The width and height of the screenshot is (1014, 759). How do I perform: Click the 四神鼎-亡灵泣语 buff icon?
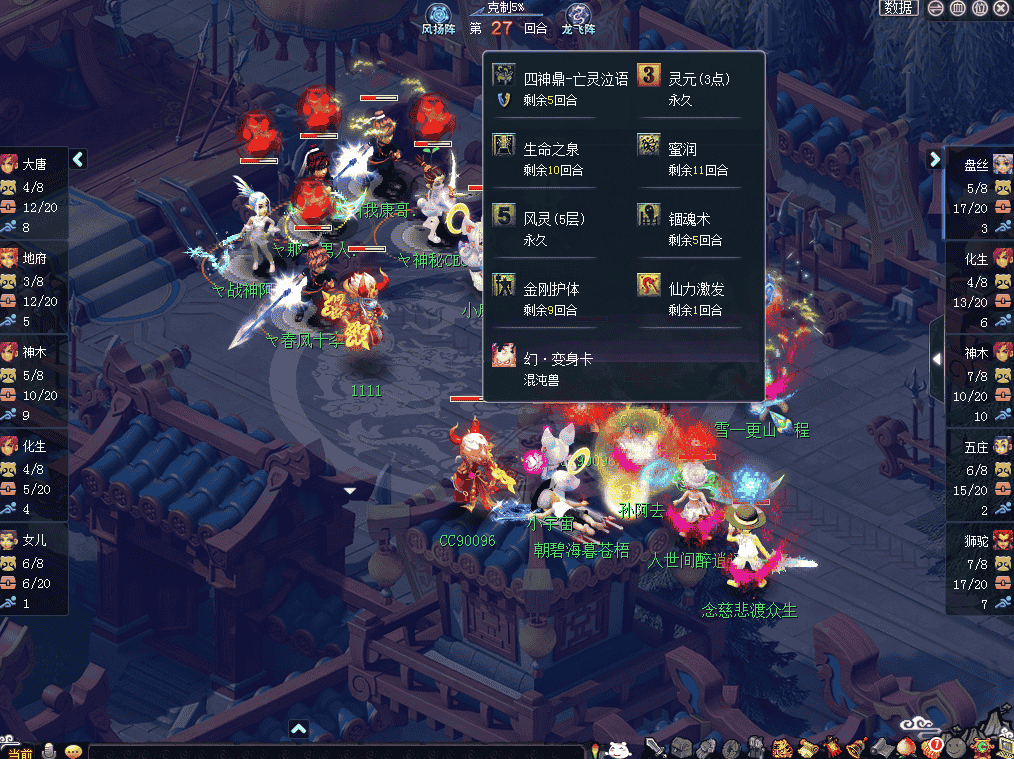tap(504, 76)
